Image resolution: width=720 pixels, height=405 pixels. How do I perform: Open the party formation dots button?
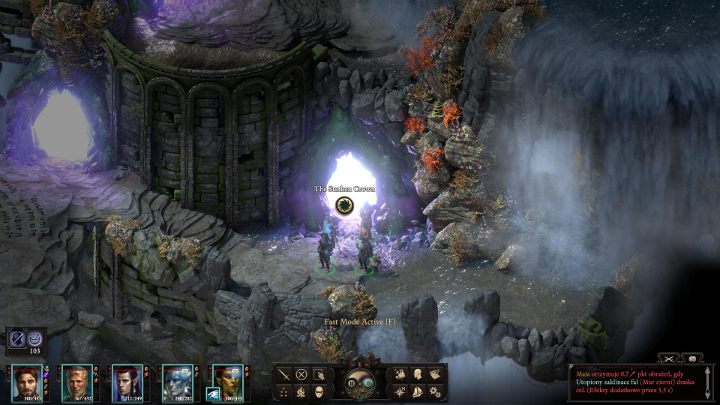tap(284, 390)
